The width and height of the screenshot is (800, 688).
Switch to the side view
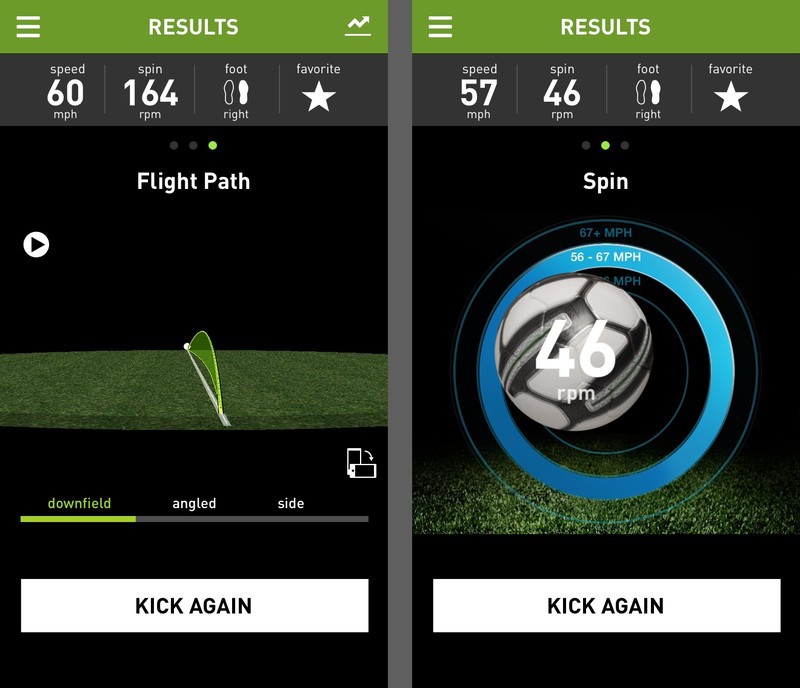point(291,504)
